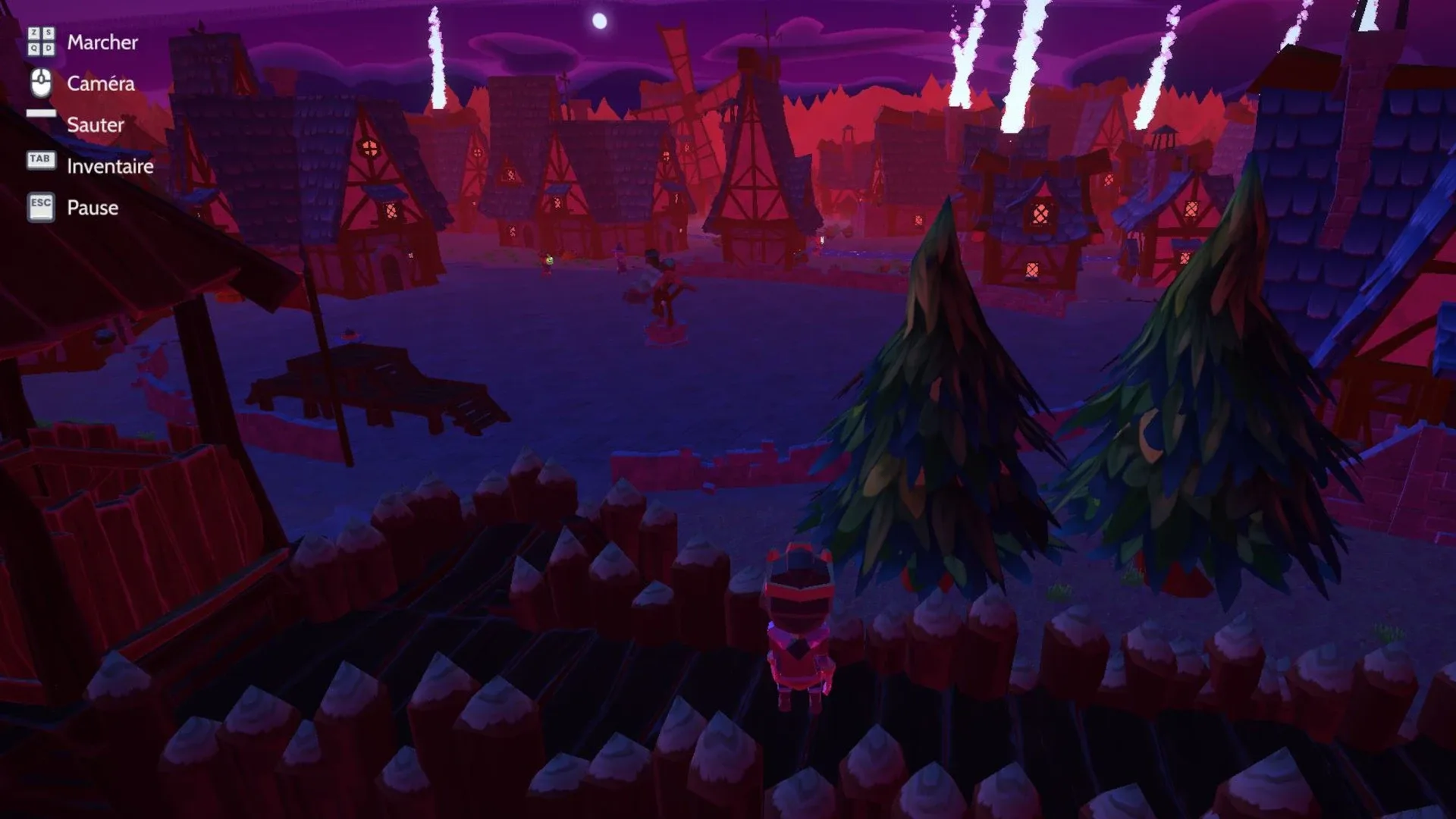Select the Inventaire label text

point(110,167)
